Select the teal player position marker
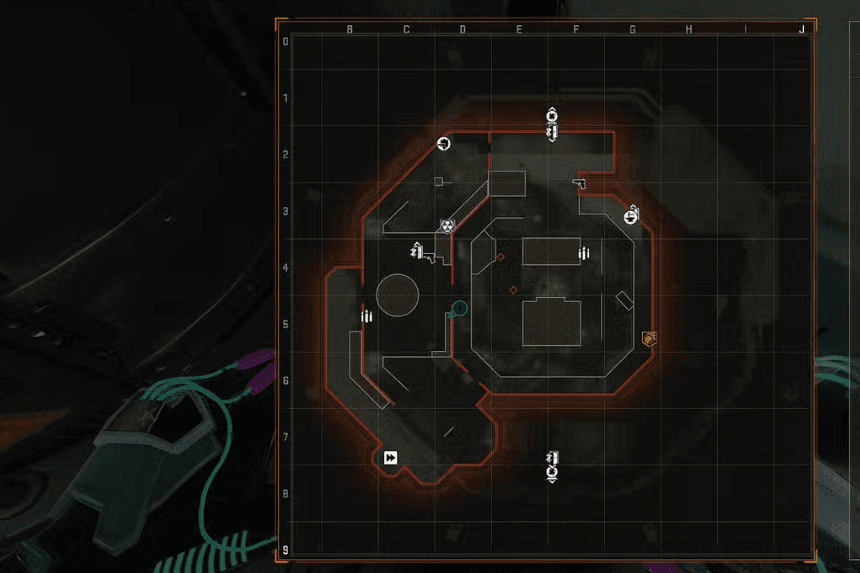Image resolution: width=860 pixels, height=573 pixels. 459,307
